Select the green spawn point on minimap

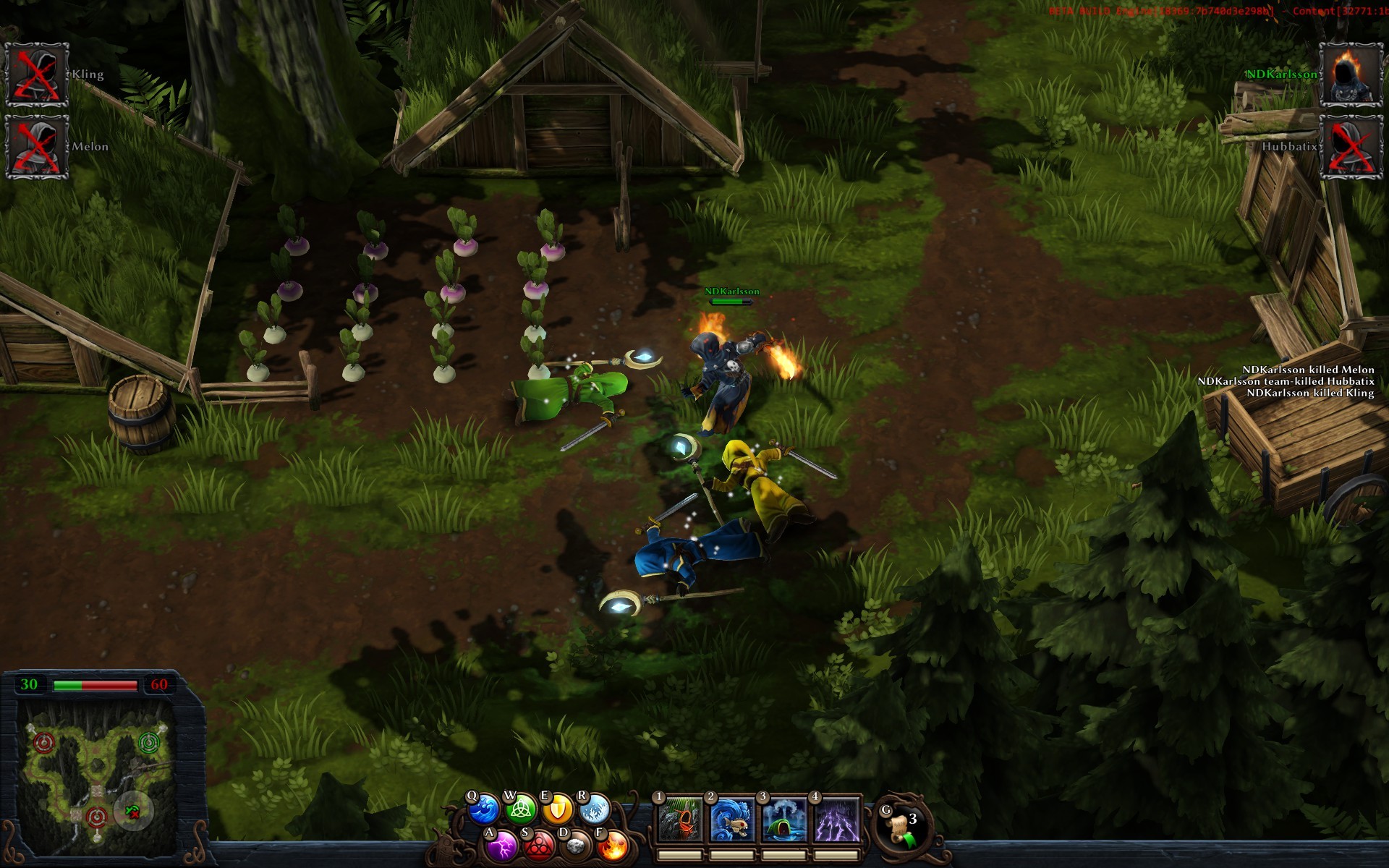click(x=149, y=743)
